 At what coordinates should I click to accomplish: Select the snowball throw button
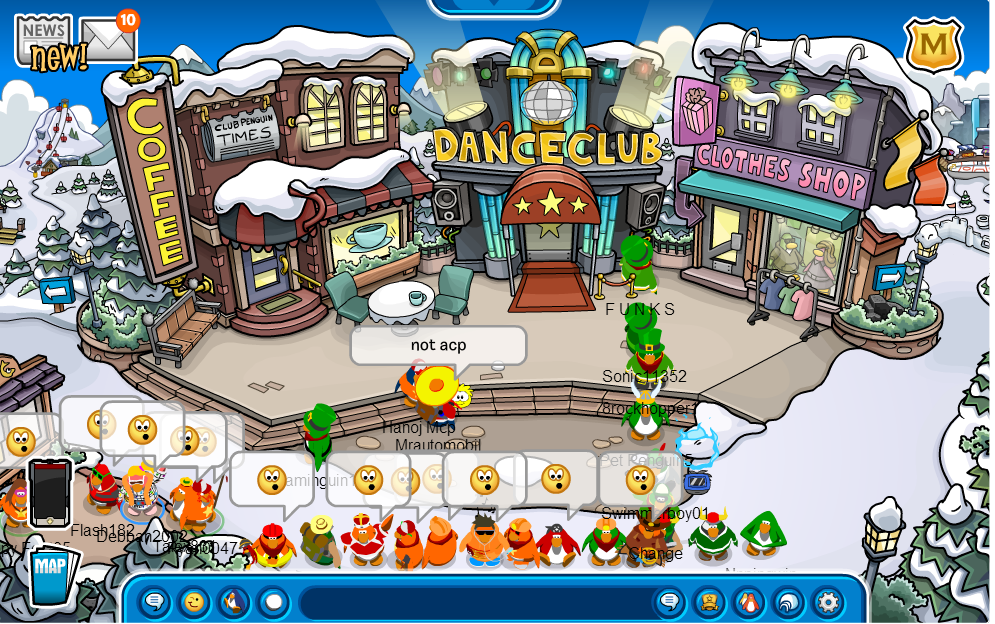point(272,602)
